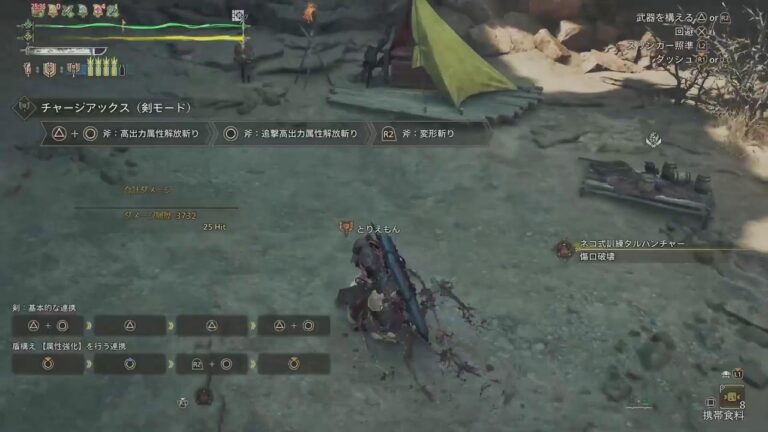
Task: Select the row of active buff icons
Action: [74, 10]
